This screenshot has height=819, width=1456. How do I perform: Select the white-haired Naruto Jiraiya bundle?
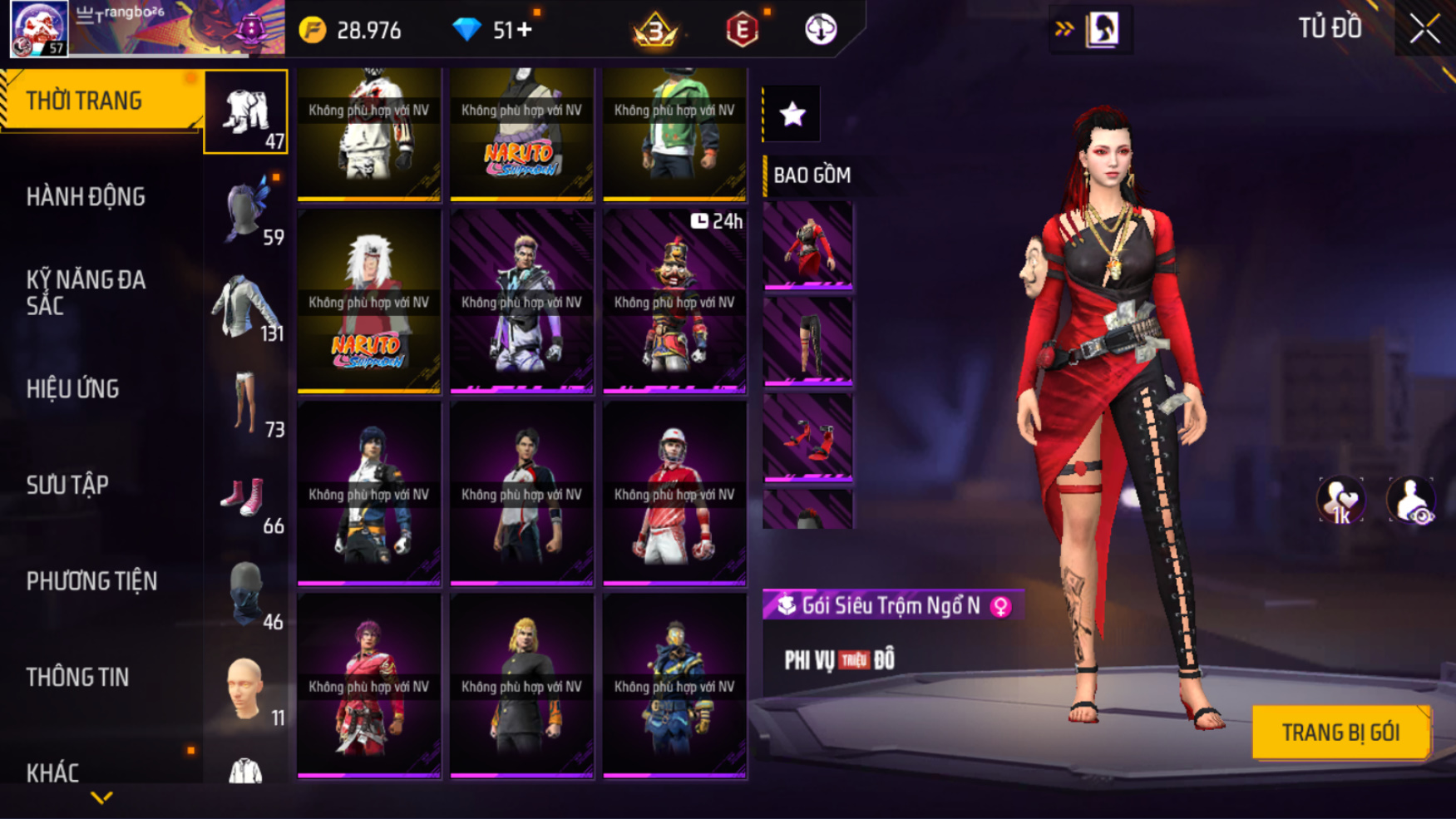coord(369,300)
